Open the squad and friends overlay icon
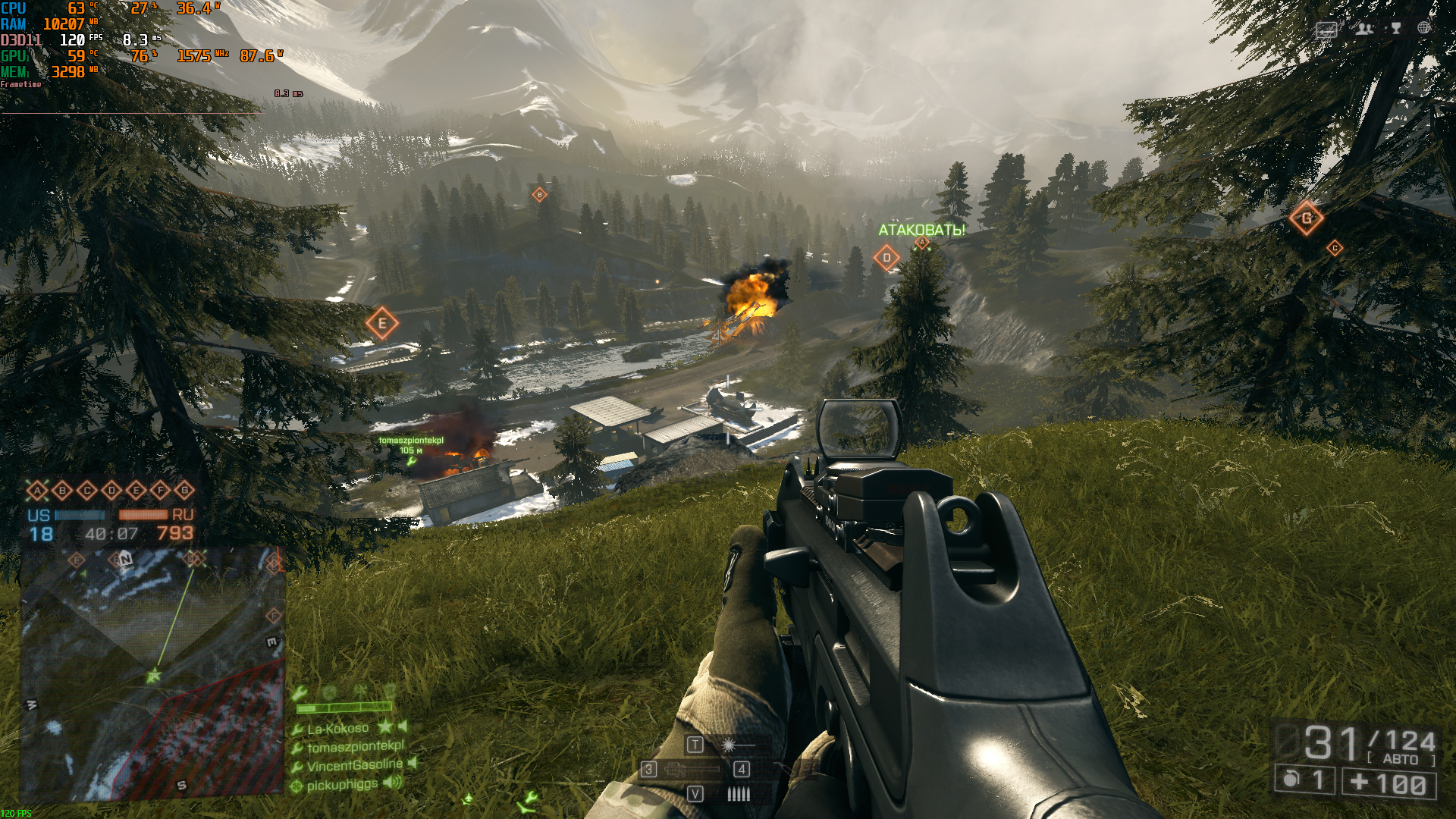 pos(1364,29)
